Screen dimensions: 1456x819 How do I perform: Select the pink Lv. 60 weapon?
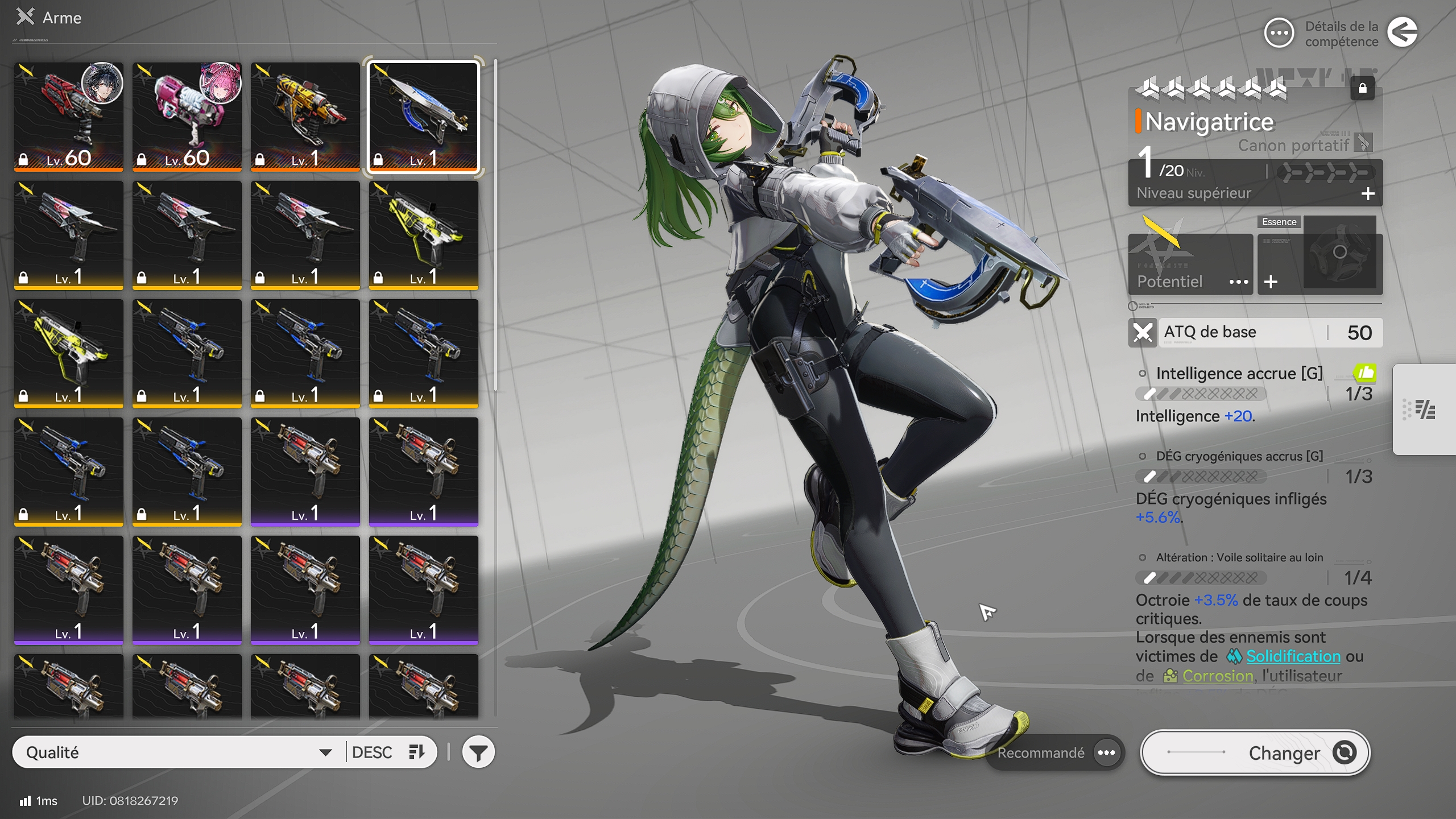(x=187, y=116)
